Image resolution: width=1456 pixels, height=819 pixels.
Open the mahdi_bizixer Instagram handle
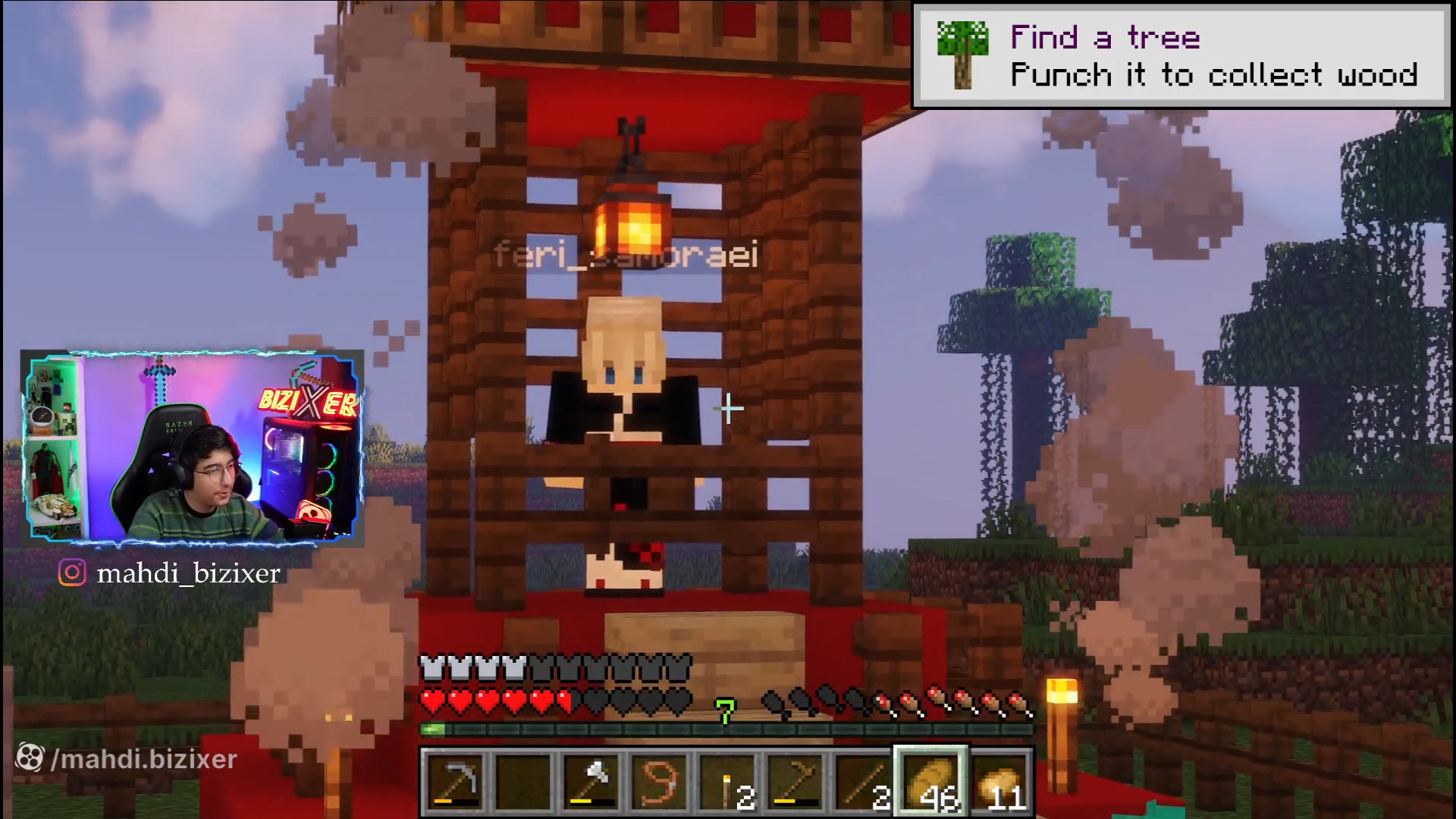(x=188, y=573)
